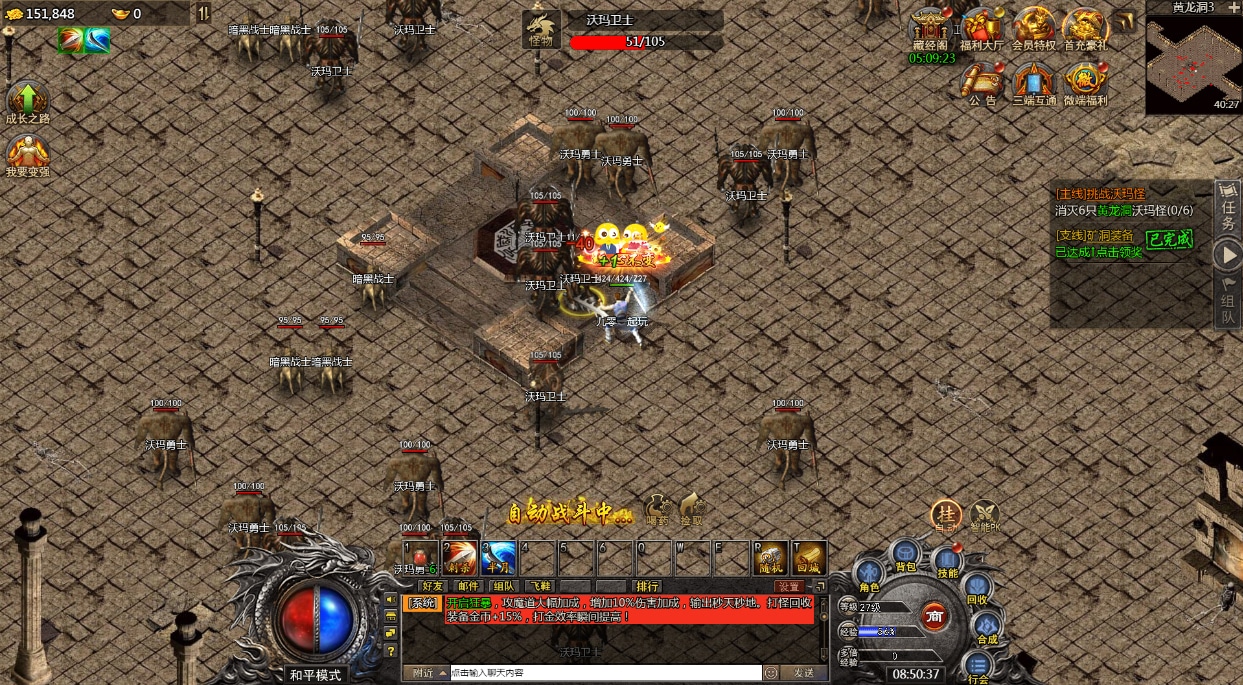Open the 排行 rankings tab
The image size is (1243, 685).
click(x=647, y=586)
